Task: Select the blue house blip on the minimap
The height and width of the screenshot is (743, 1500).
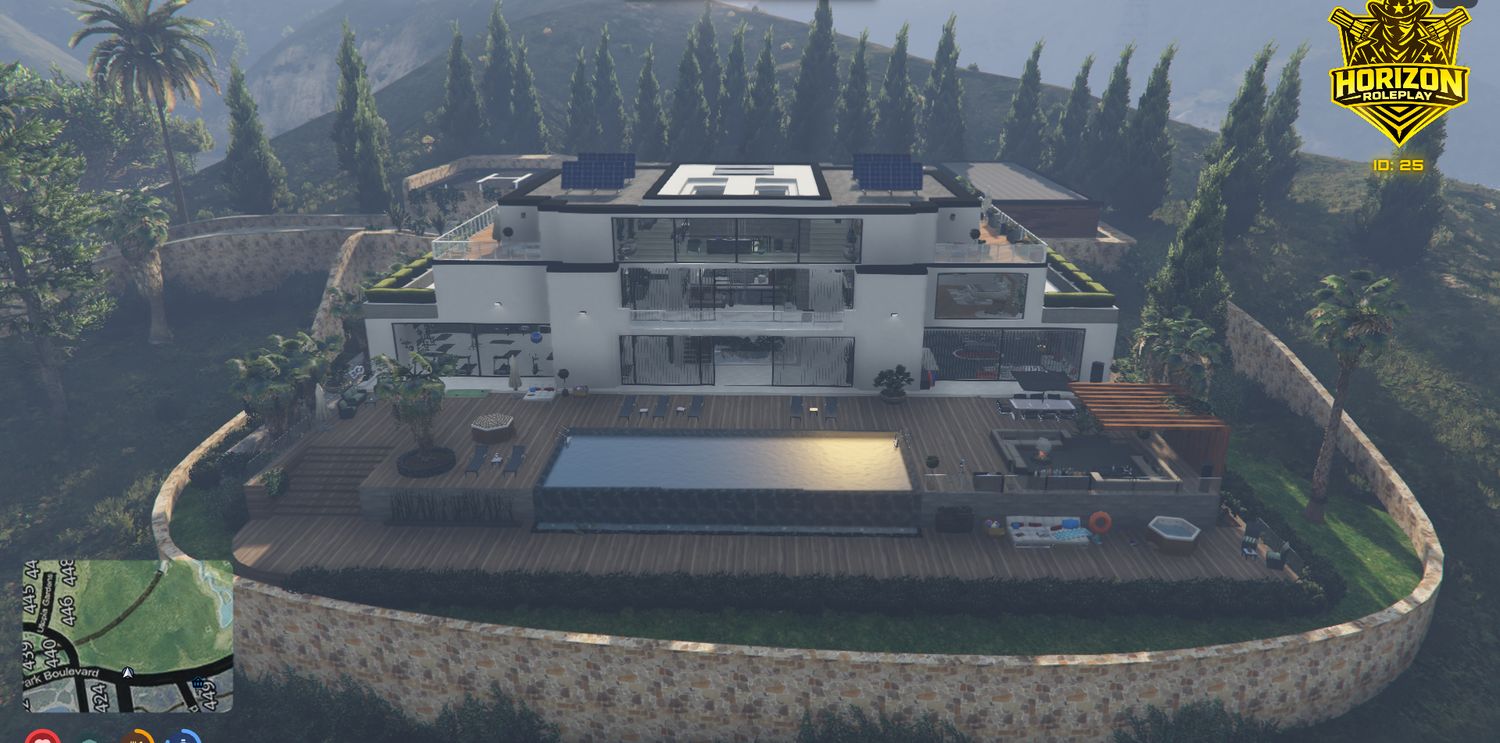Action: [197, 682]
